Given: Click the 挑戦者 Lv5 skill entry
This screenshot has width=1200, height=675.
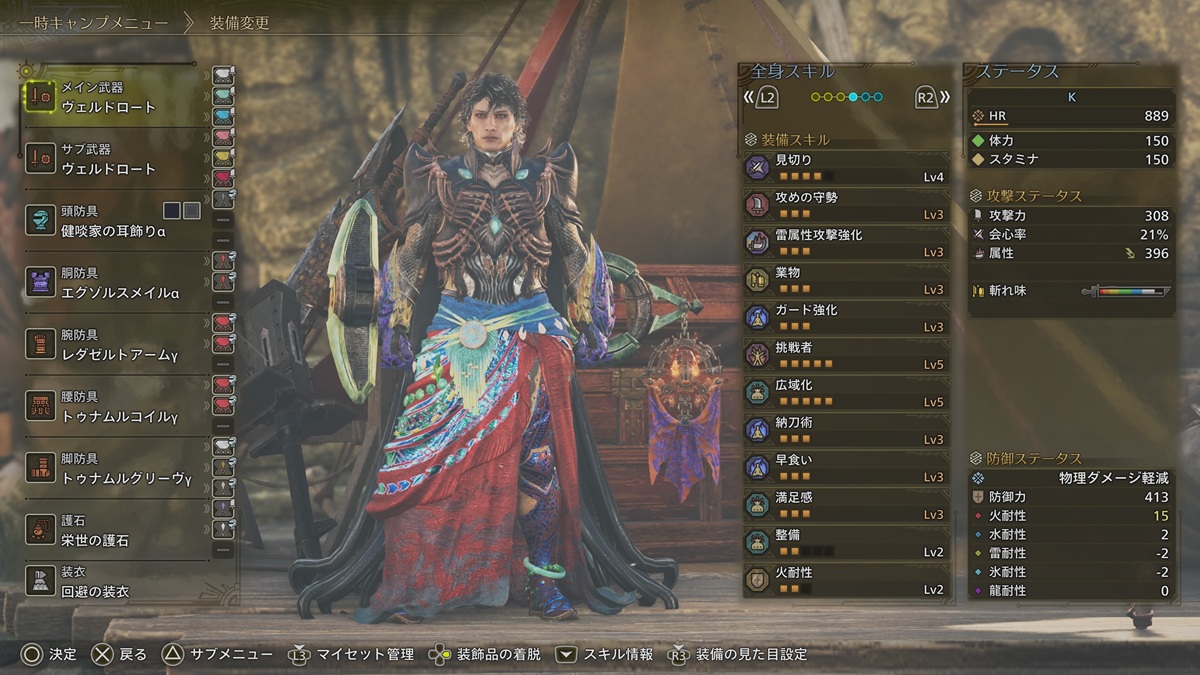Looking at the screenshot, I should coord(846,355).
